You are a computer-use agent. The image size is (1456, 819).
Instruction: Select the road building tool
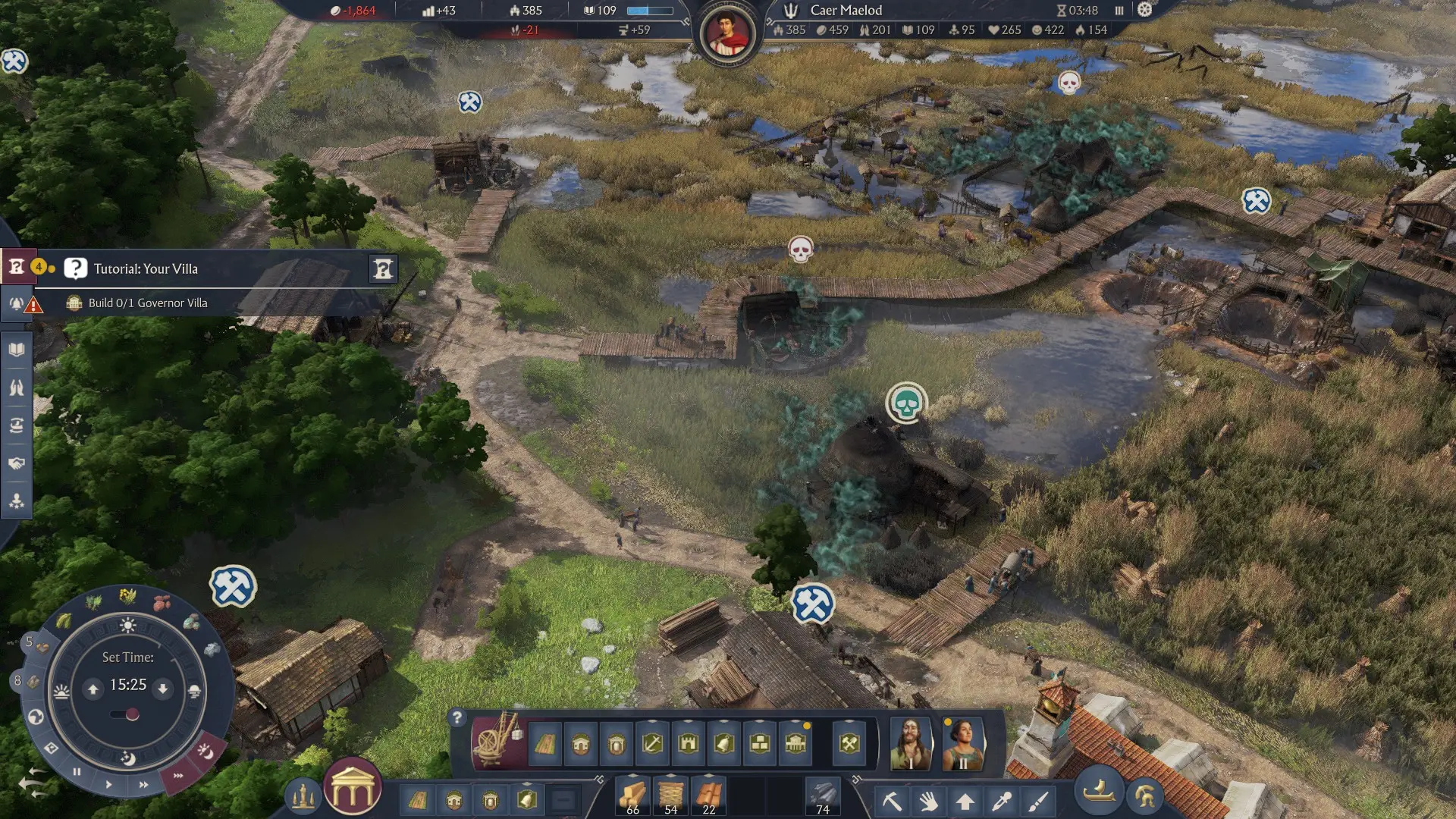click(544, 745)
